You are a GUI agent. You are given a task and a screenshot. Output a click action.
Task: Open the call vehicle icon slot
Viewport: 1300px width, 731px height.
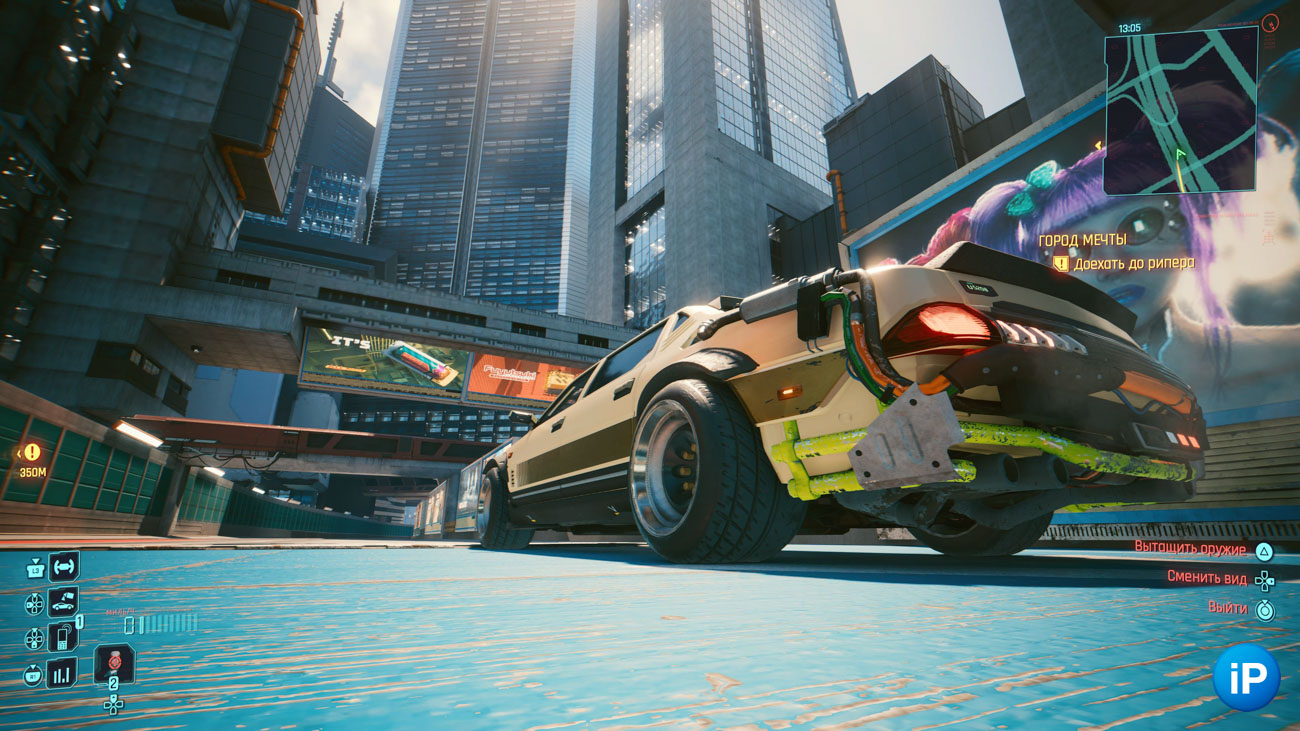click(x=63, y=603)
